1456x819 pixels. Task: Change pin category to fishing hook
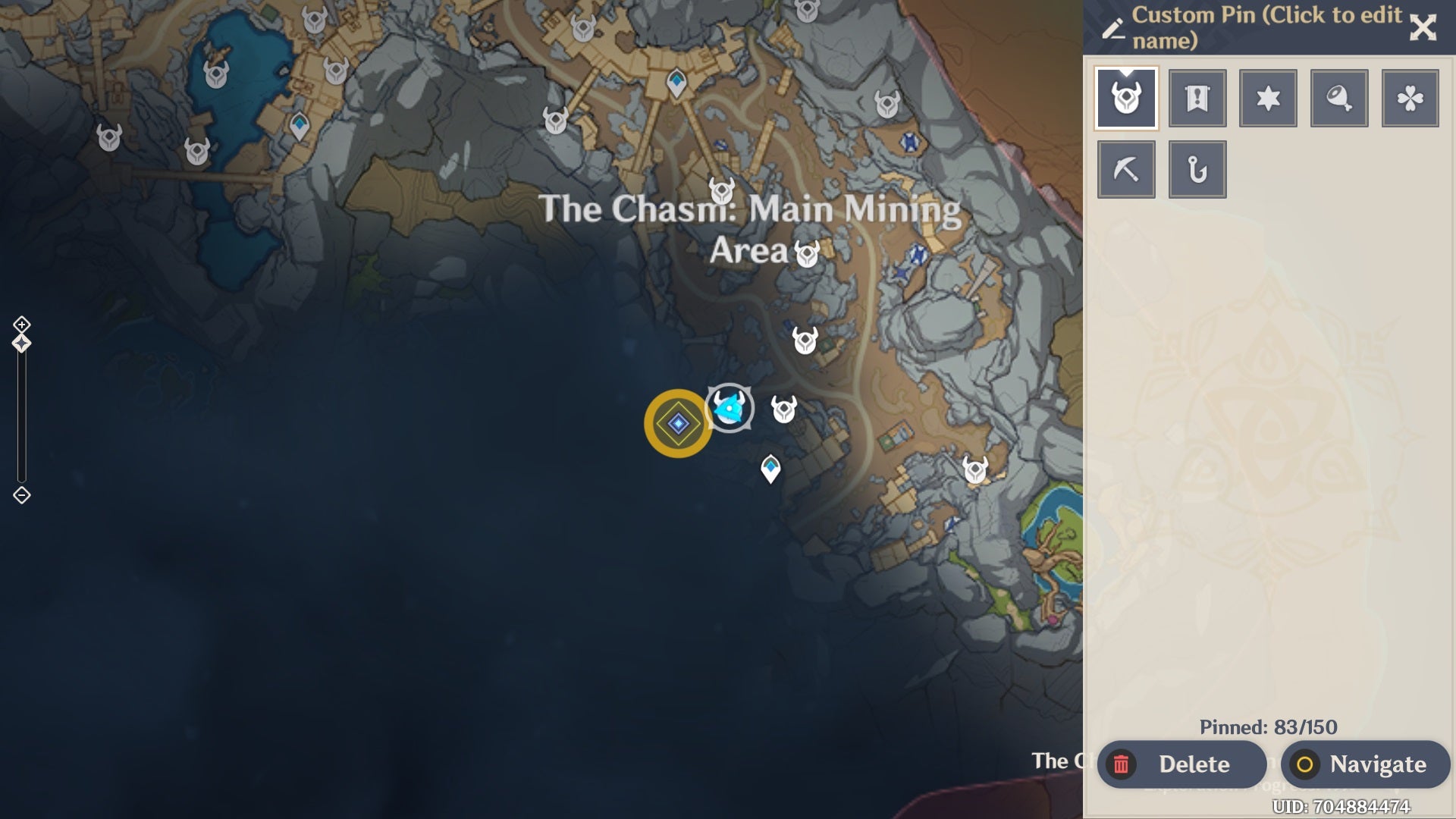(1197, 168)
